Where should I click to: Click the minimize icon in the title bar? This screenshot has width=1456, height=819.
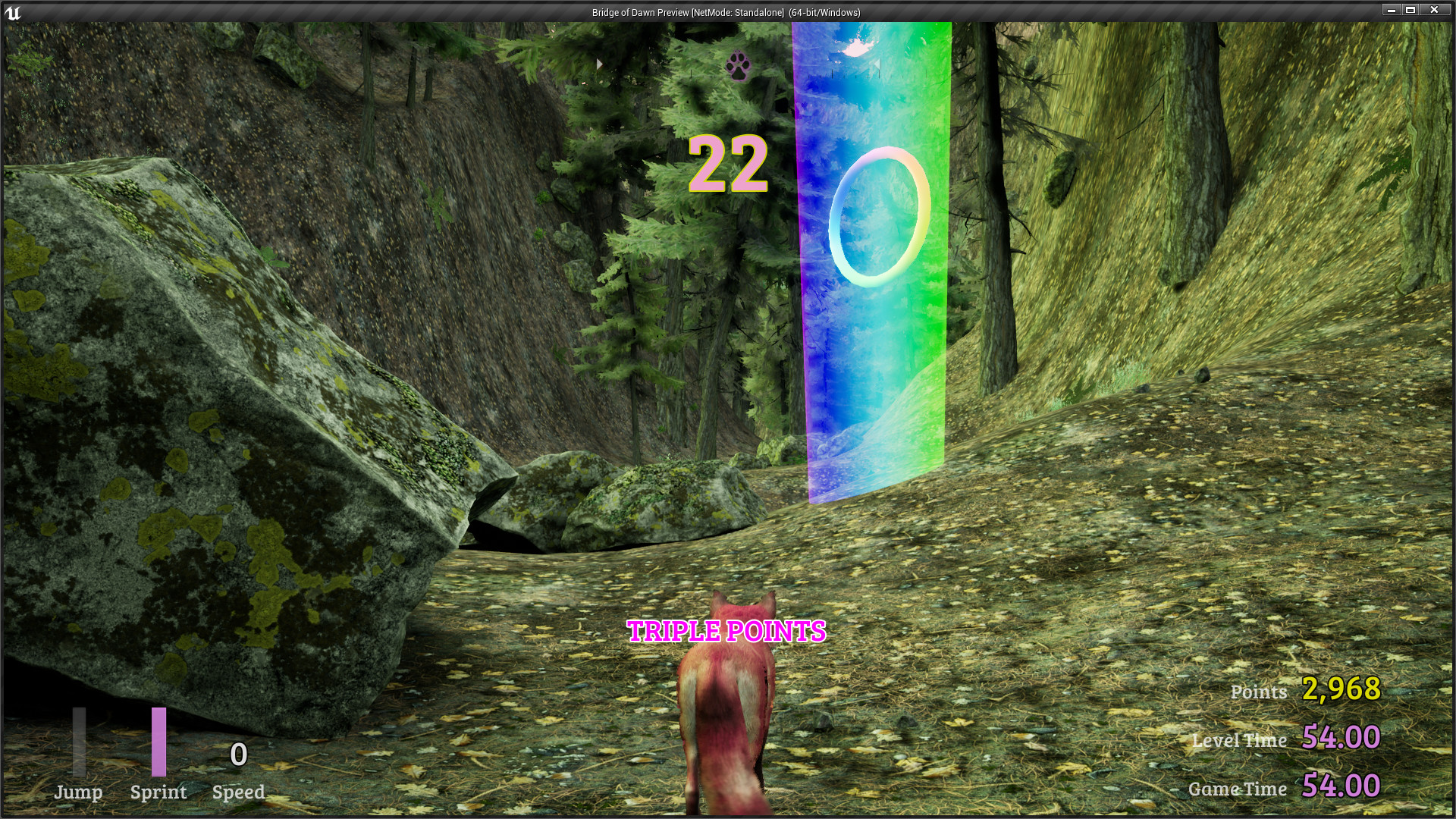pos(1392,11)
